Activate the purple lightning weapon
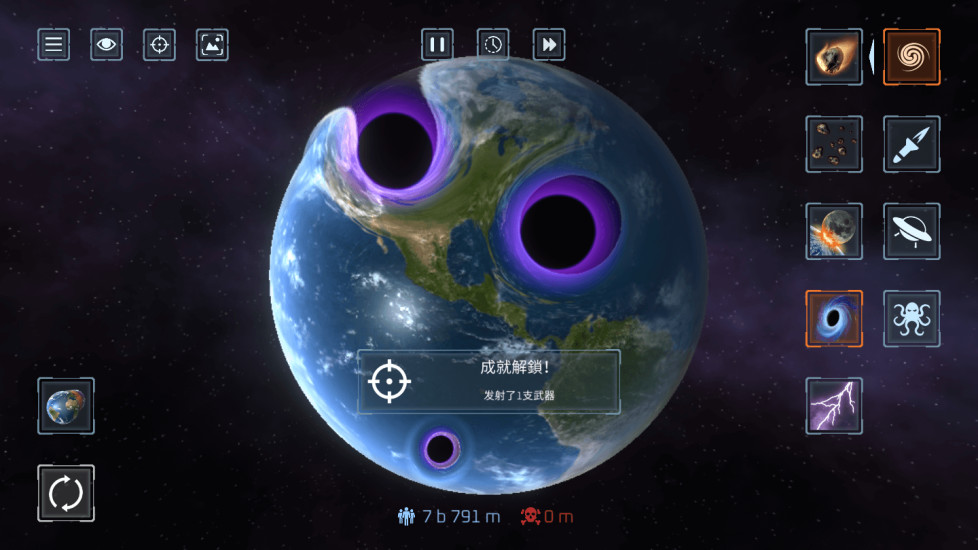 click(x=834, y=405)
